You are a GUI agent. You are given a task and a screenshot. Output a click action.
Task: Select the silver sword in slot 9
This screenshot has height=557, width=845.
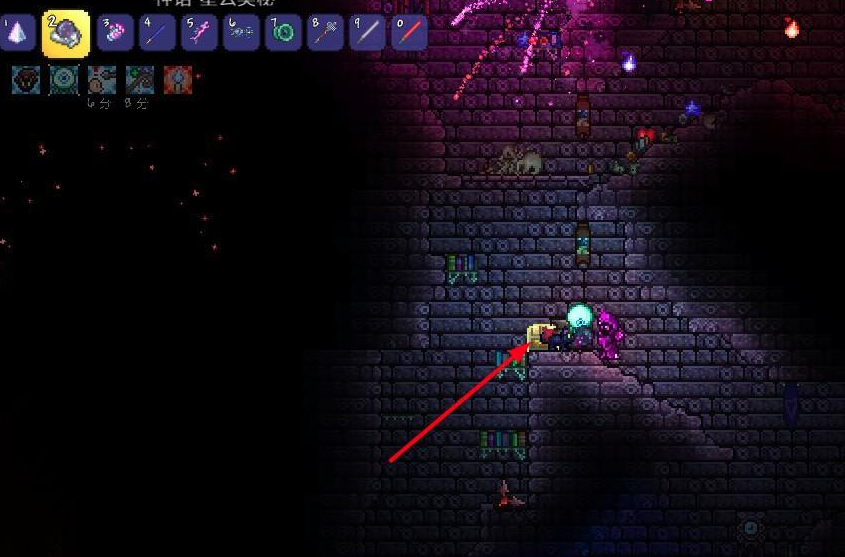(x=367, y=33)
